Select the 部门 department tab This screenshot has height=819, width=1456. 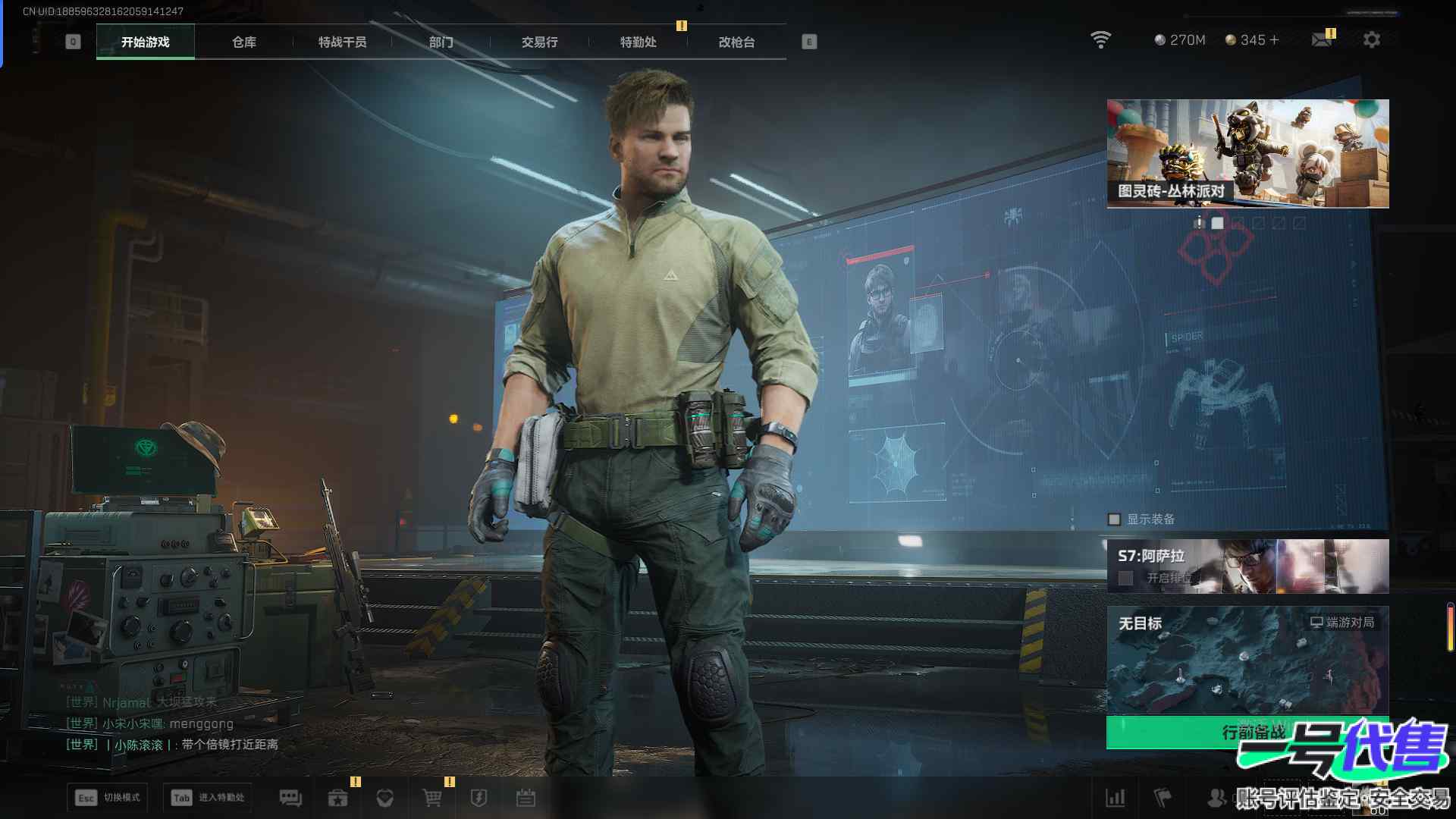[x=441, y=42]
